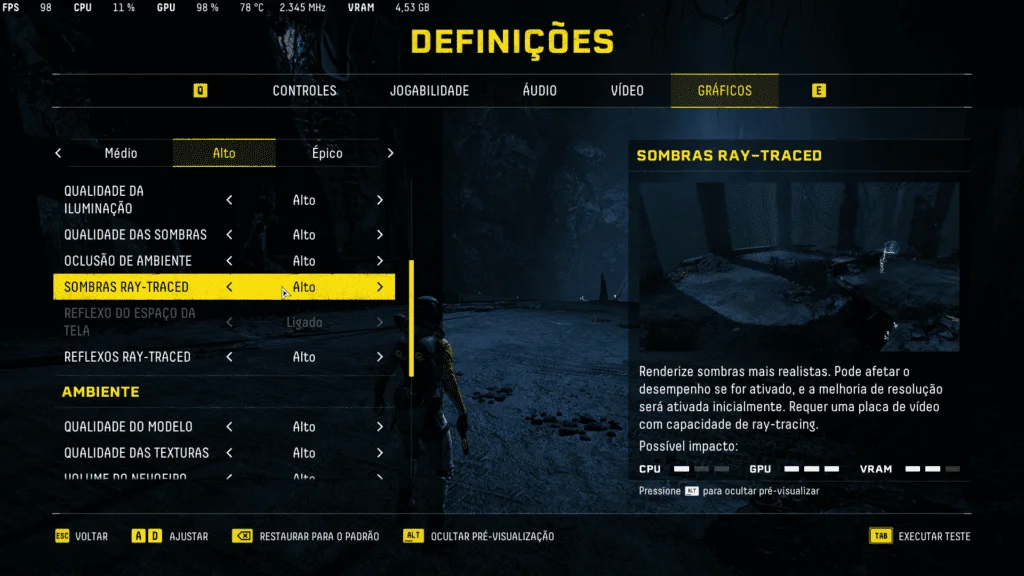
Task: Raise Qualidade do Modelo setting
Action: 380,427
